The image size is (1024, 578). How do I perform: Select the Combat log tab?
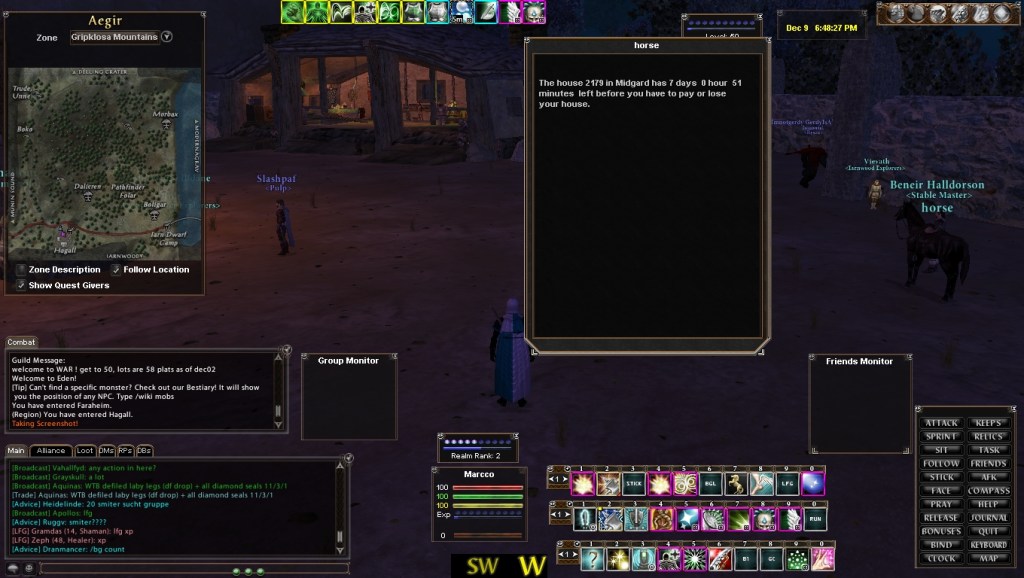point(22,342)
